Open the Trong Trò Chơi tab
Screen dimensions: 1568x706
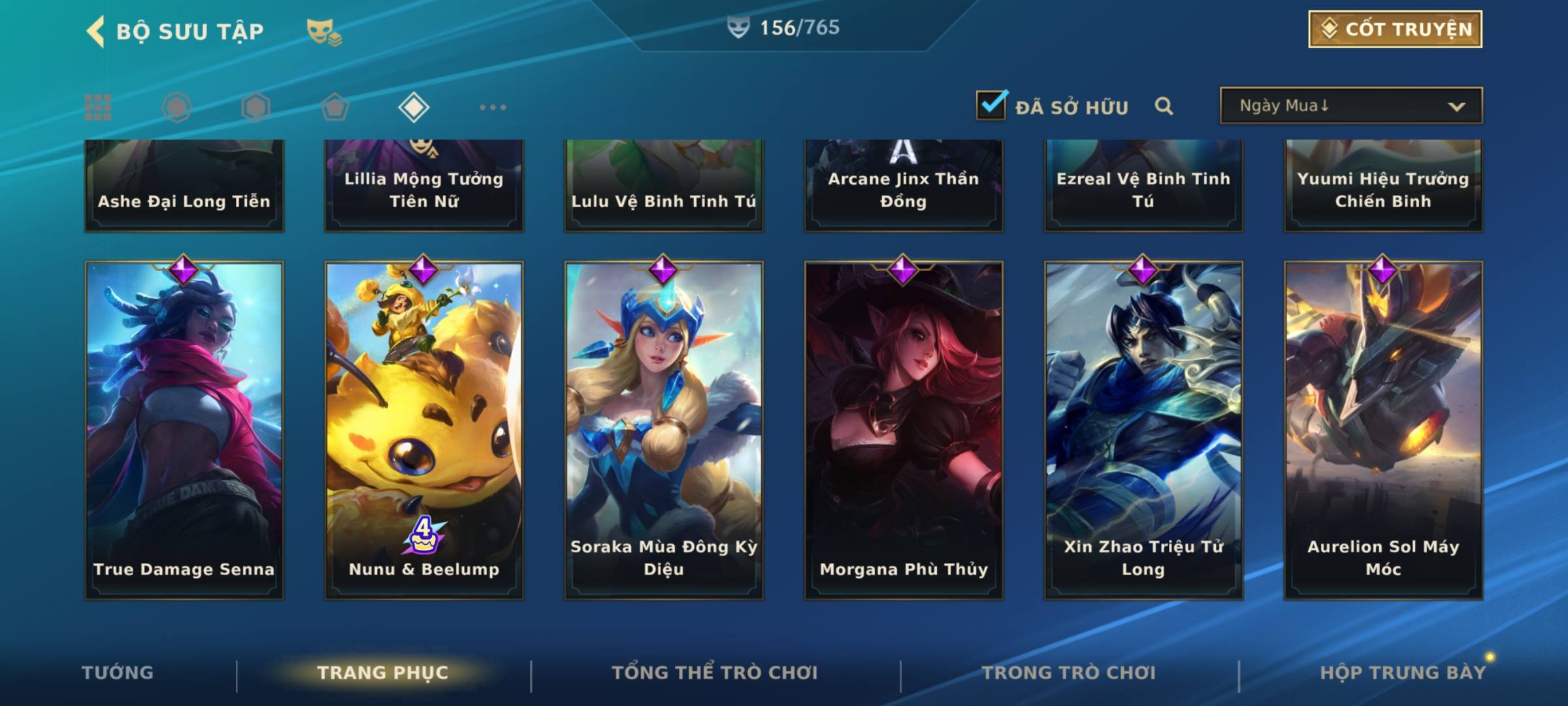(x=1069, y=673)
